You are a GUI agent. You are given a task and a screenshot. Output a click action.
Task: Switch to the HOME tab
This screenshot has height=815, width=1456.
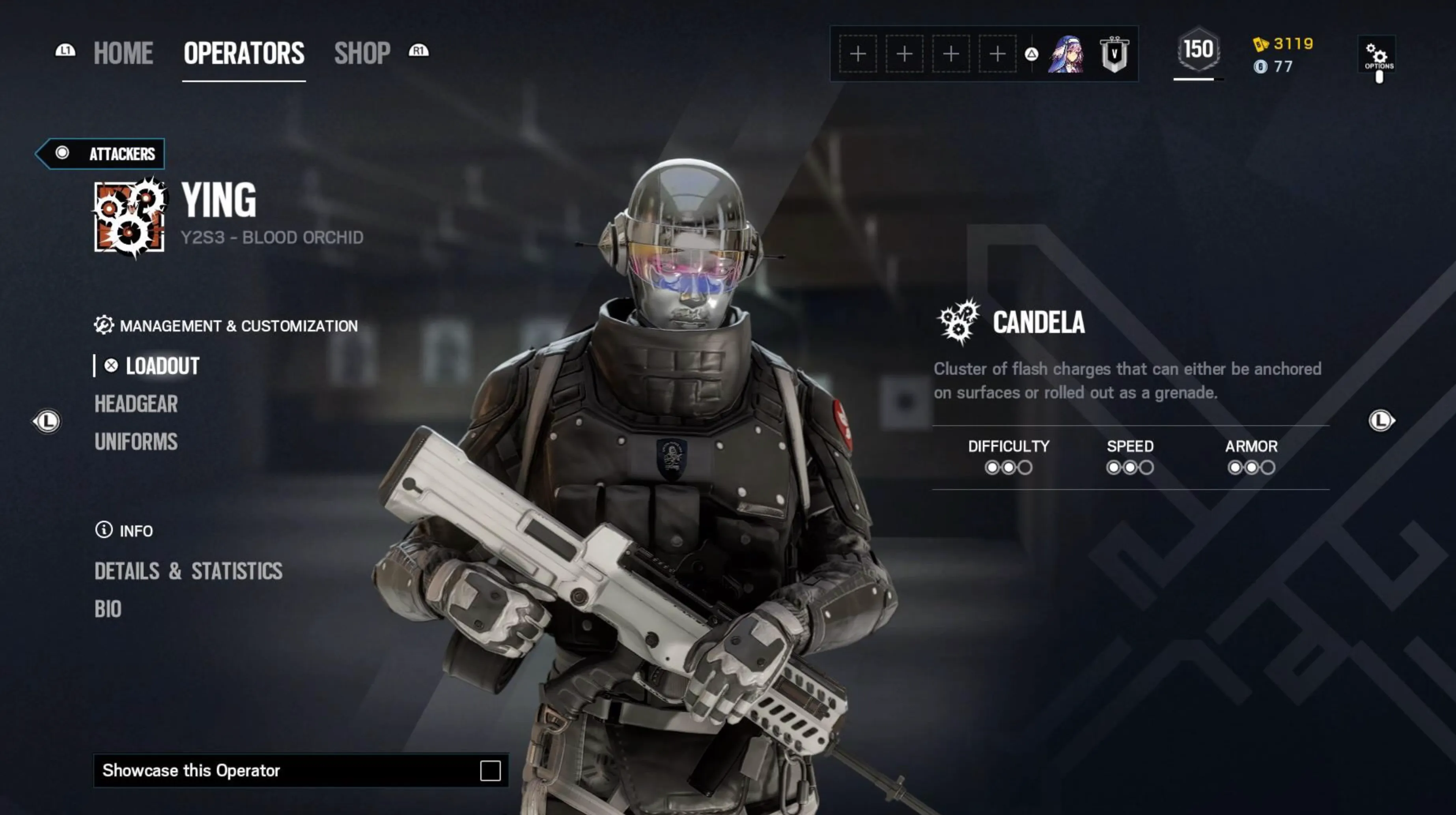coord(122,52)
